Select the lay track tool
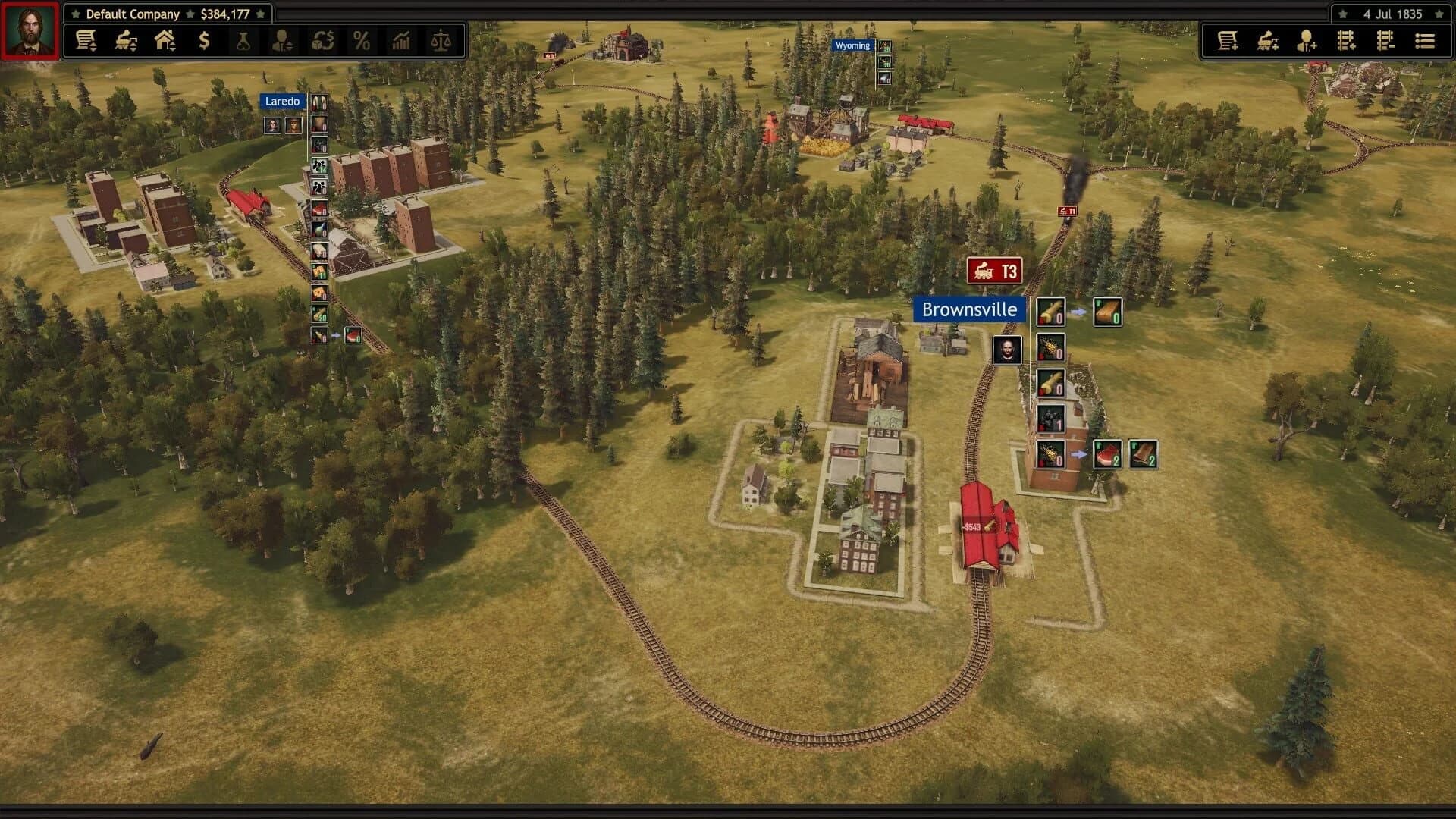Screen dimensions: 1456x819 [1346, 42]
